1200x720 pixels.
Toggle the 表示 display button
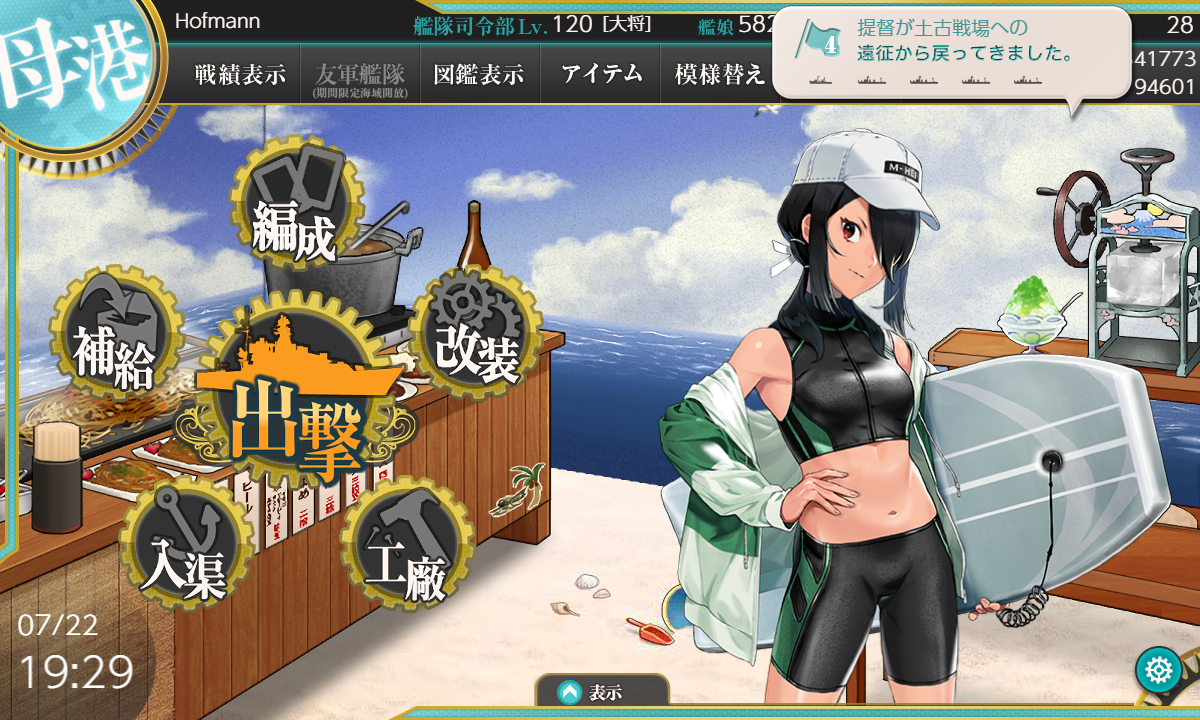[602, 691]
